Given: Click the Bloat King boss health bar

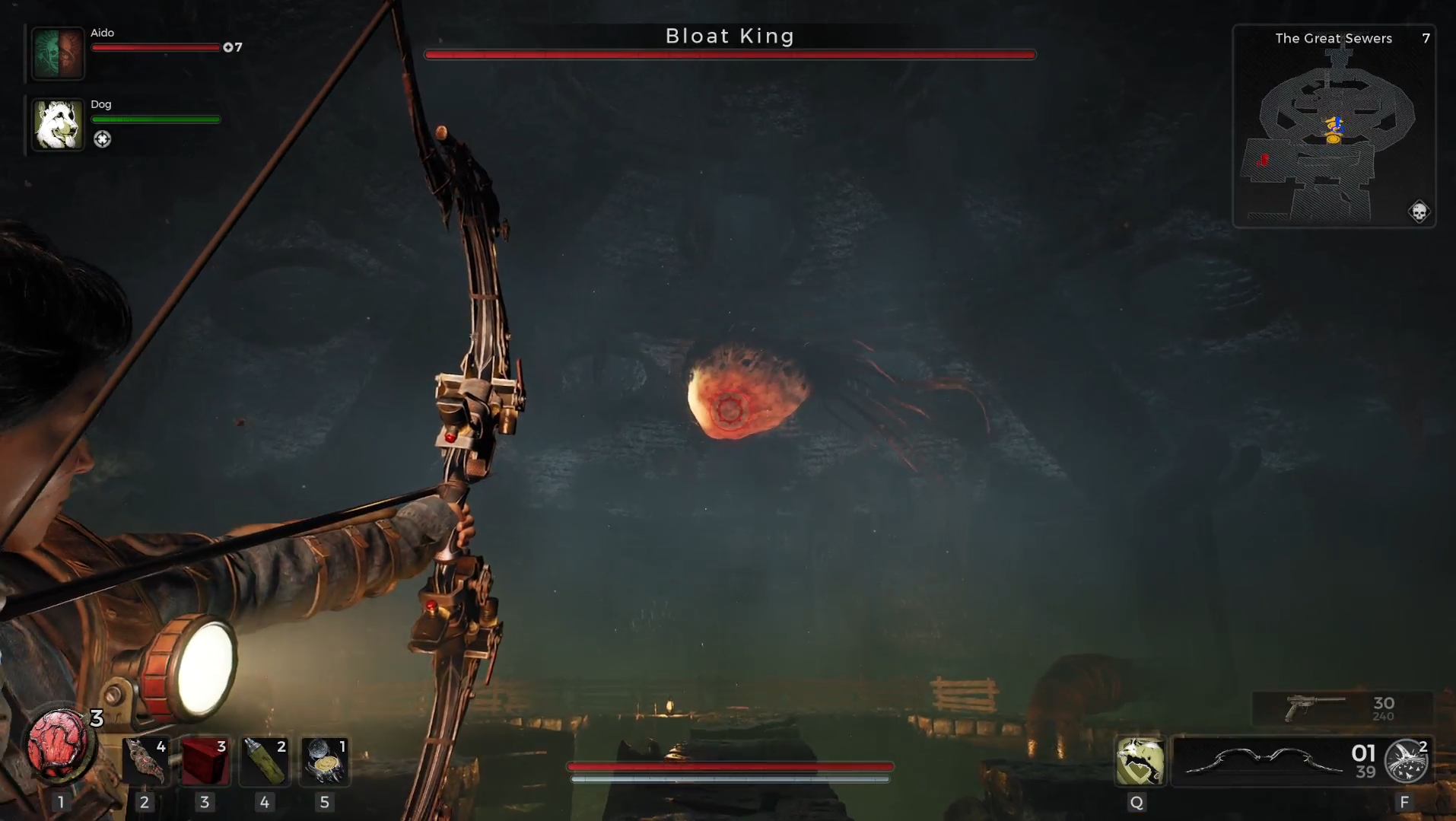Looking at the screenshot, I should (x=729, y=54).
